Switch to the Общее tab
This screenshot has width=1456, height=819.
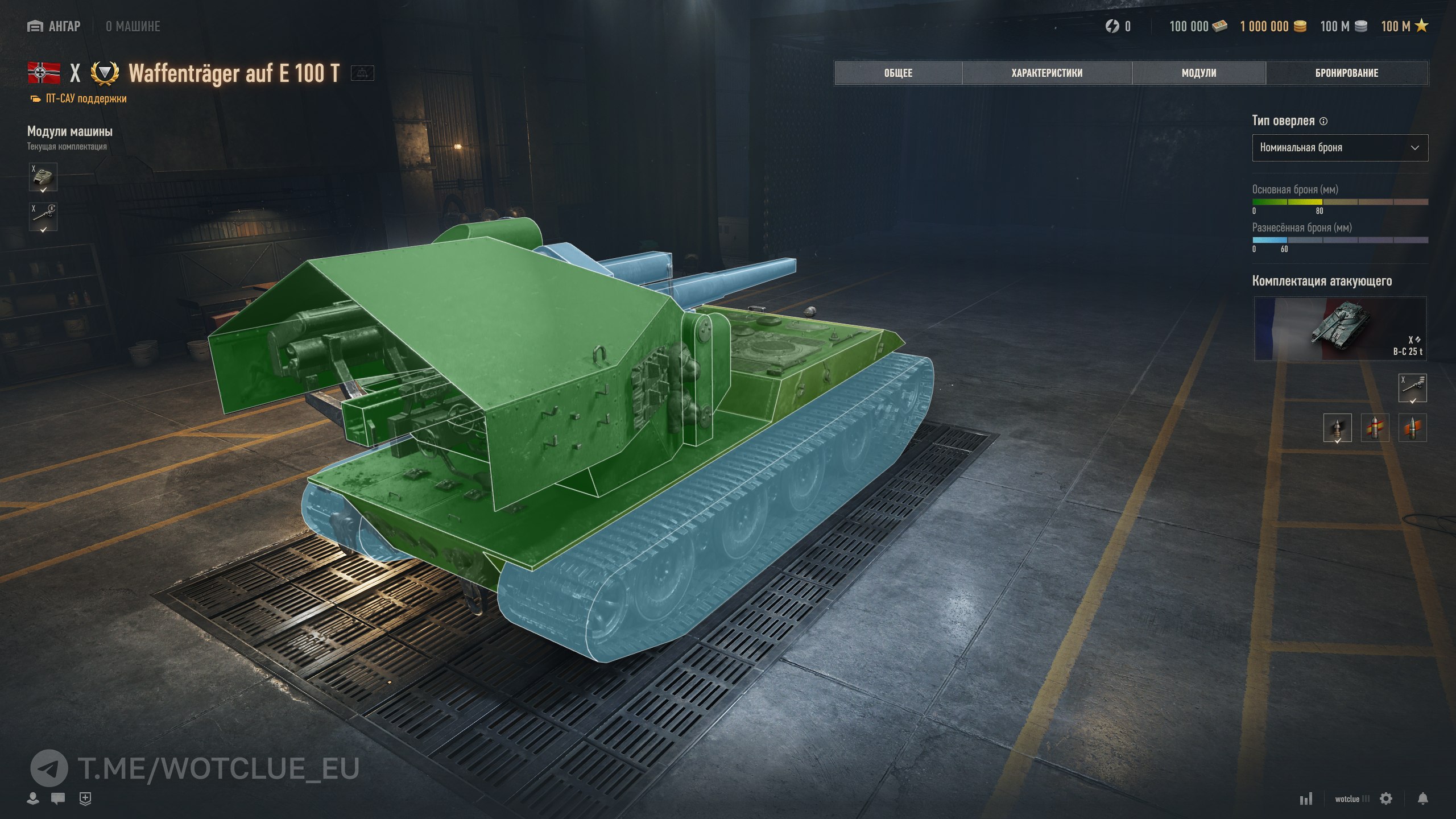point(898,73)
